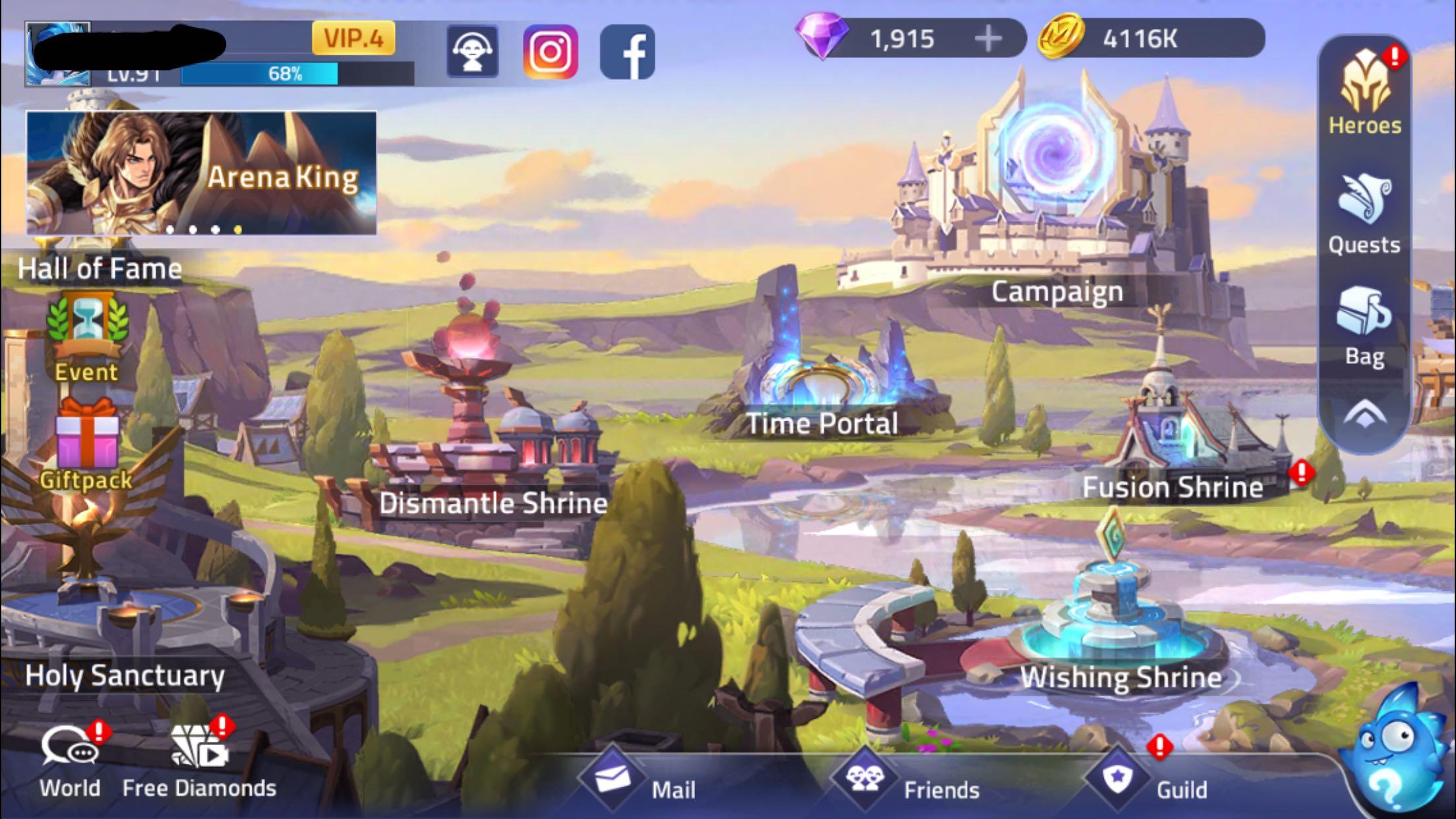Show the VIP.4 badge details
Screen dimensions: 1456x819
coord(353,38)
